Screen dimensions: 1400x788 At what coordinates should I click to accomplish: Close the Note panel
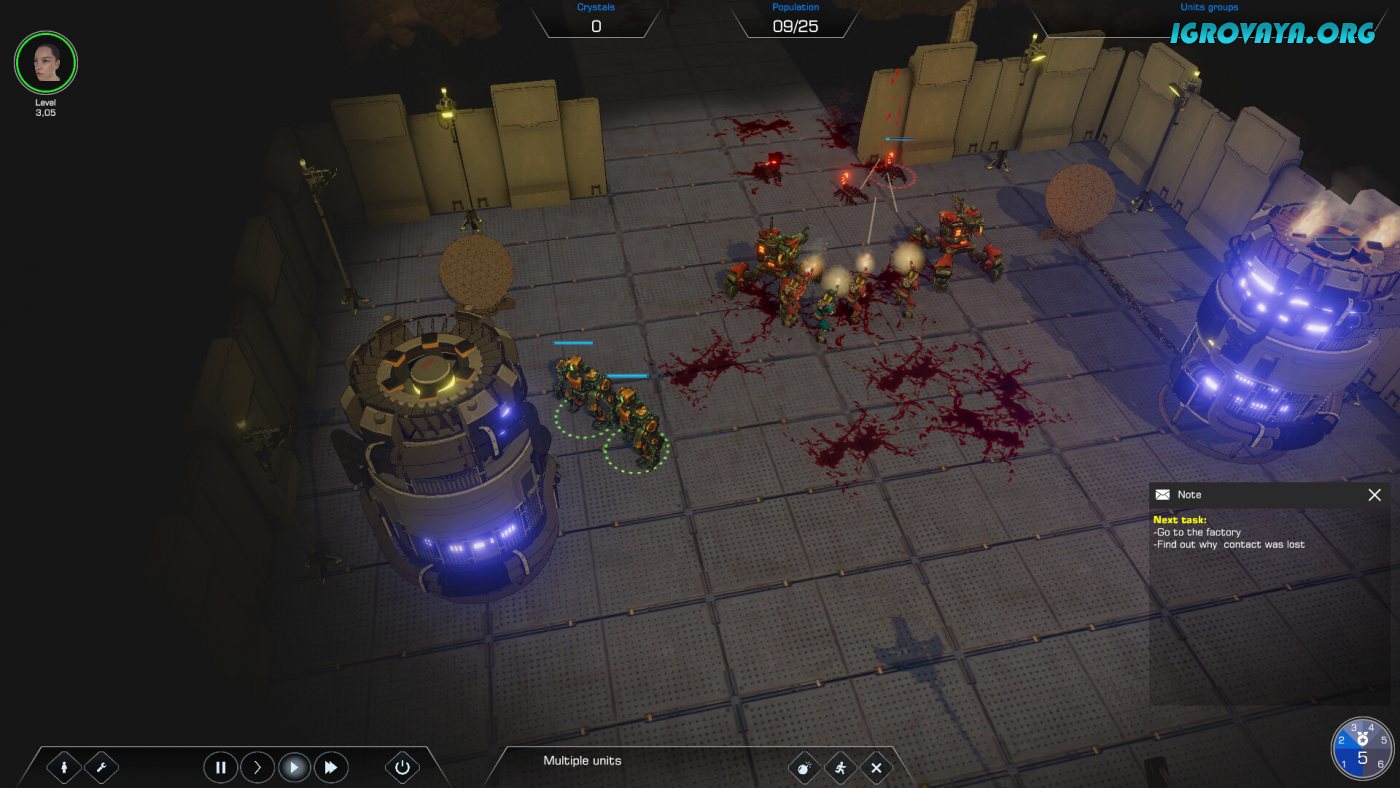click(x=1374, y=495)
